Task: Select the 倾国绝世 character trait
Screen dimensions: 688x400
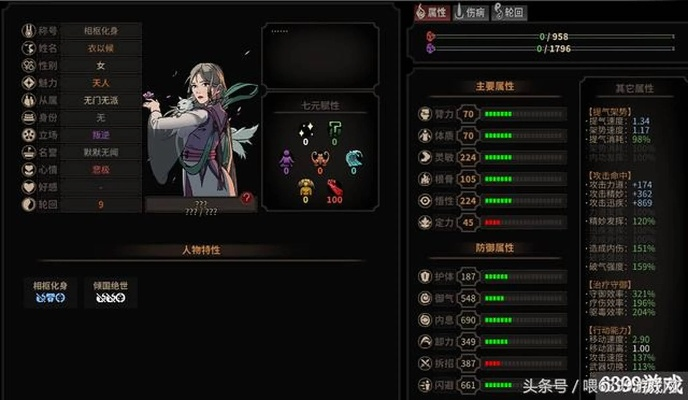Action: point(108,291)
